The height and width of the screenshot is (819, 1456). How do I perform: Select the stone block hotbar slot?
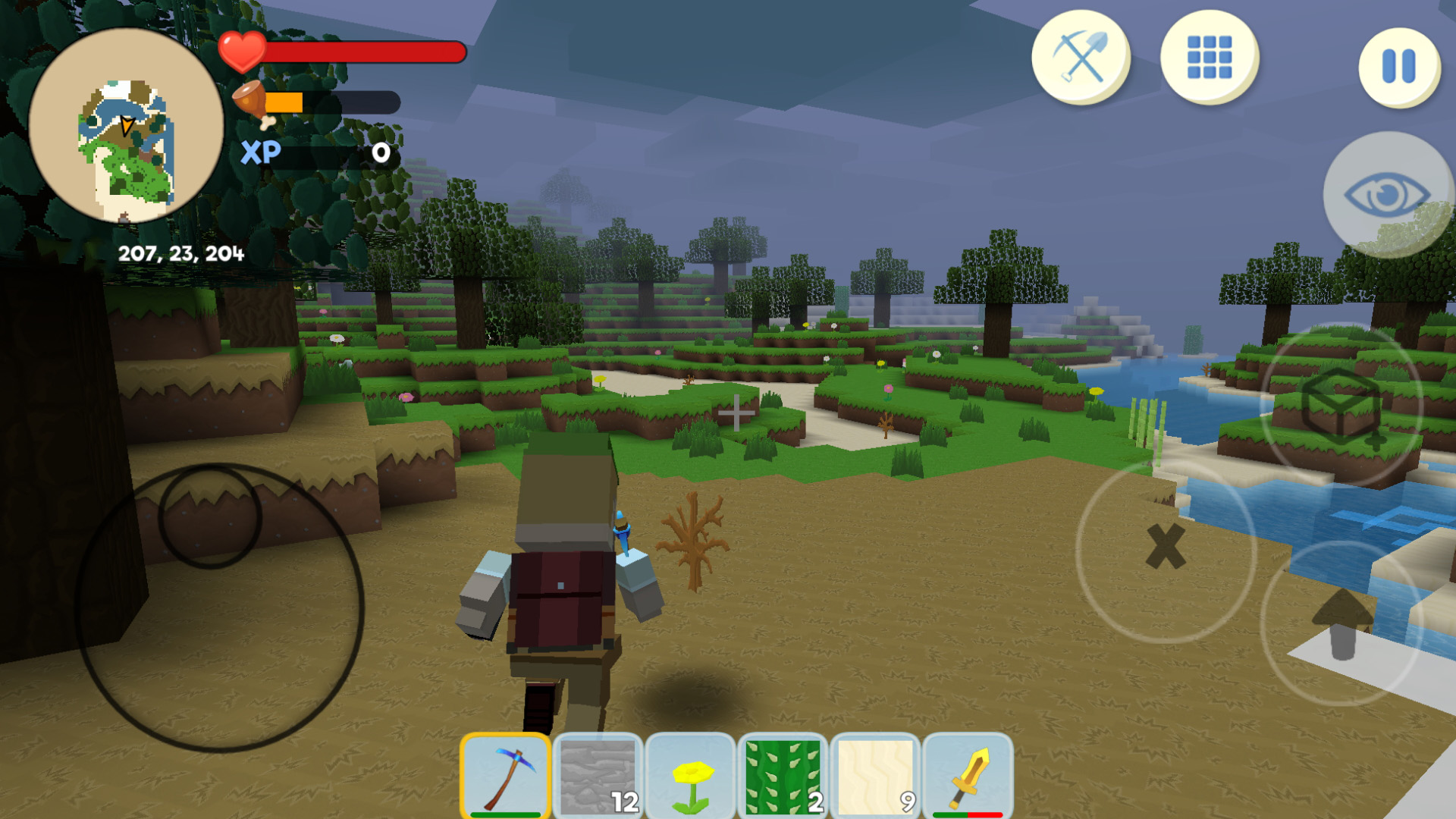coord(600,775)
